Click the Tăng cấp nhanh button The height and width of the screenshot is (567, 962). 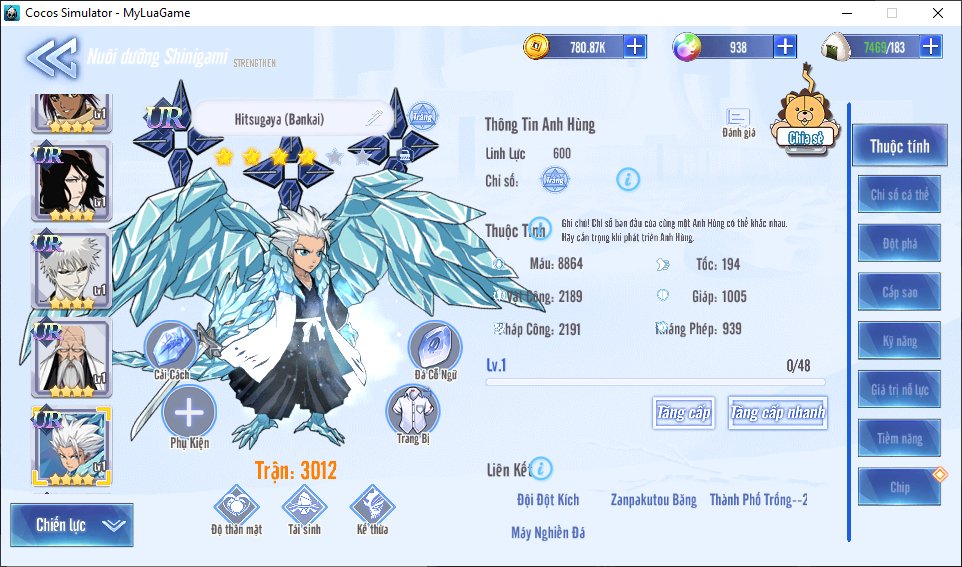click(777, 412)
